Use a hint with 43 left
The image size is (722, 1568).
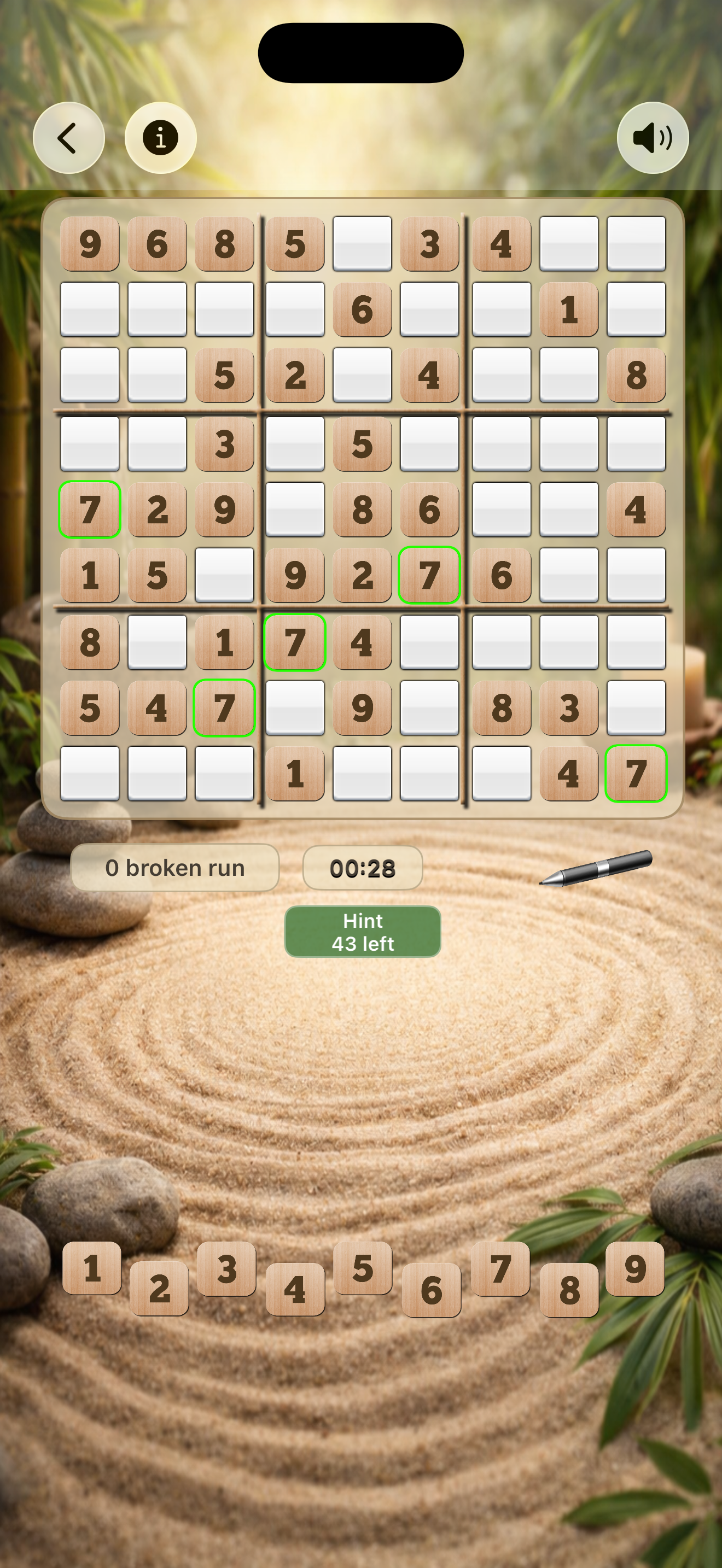[x=362, y=931]
